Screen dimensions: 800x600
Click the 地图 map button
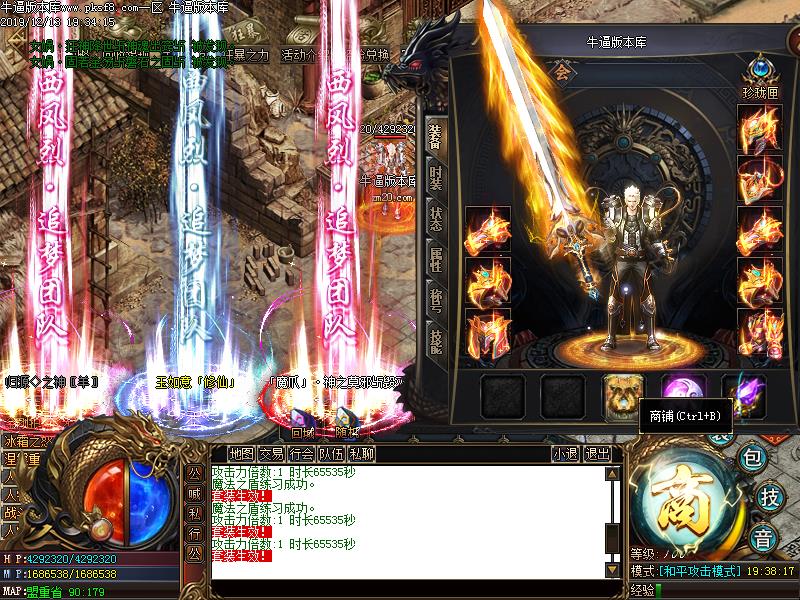(x=241, y=453)
